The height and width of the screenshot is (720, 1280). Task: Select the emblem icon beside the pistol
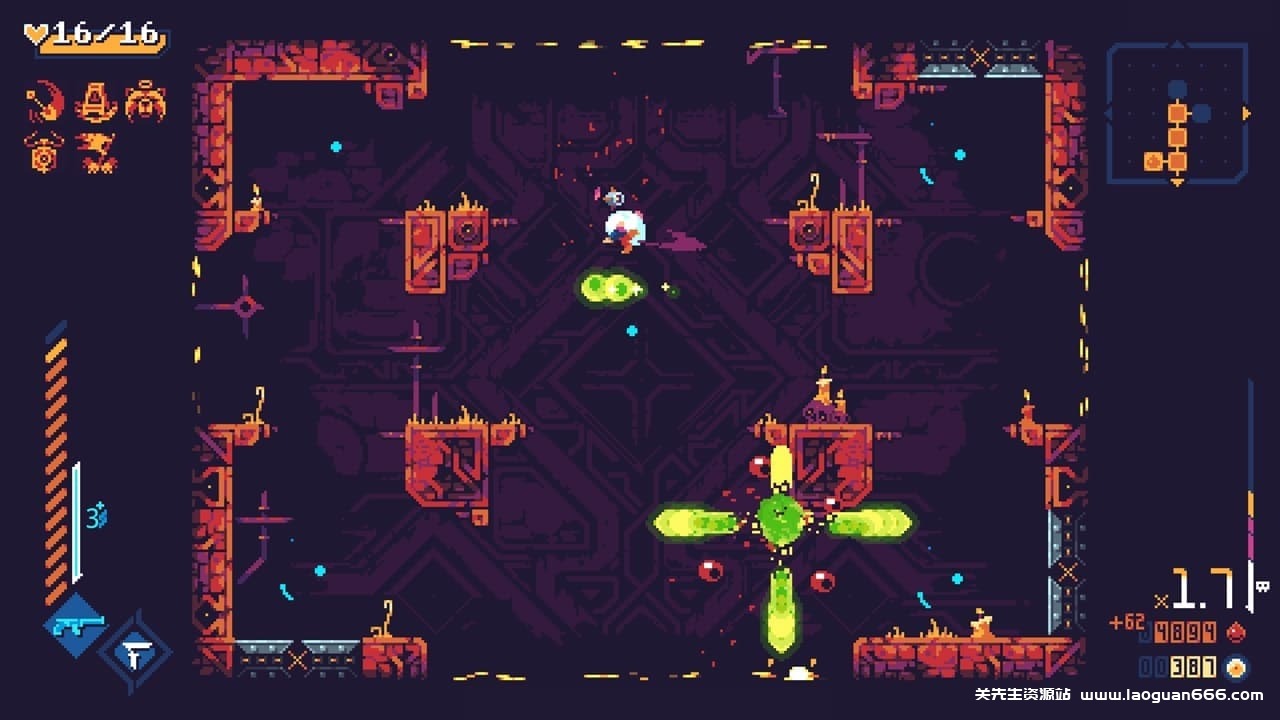point(137,652)
